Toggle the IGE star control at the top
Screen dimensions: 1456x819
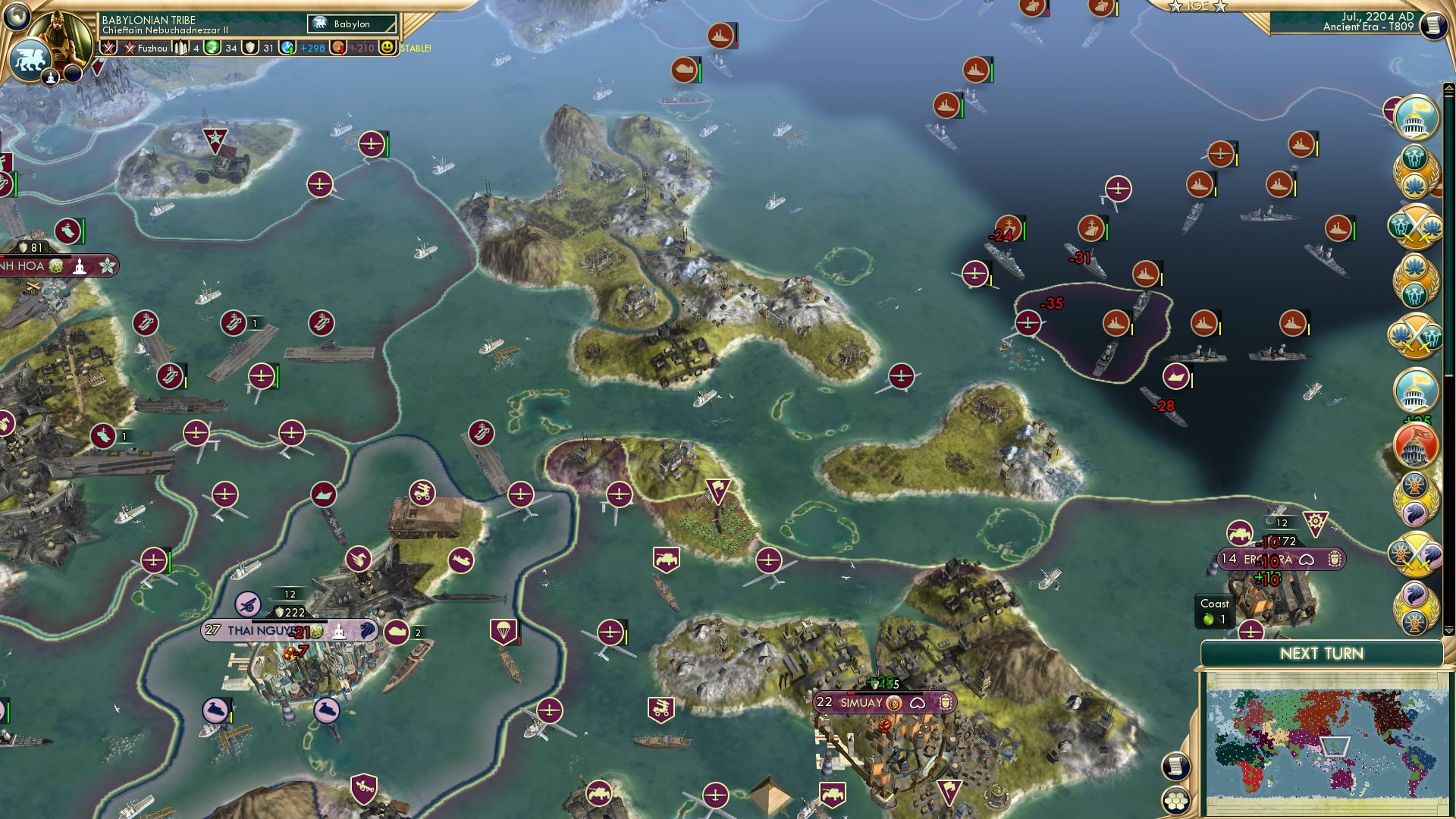[1197, 8]
